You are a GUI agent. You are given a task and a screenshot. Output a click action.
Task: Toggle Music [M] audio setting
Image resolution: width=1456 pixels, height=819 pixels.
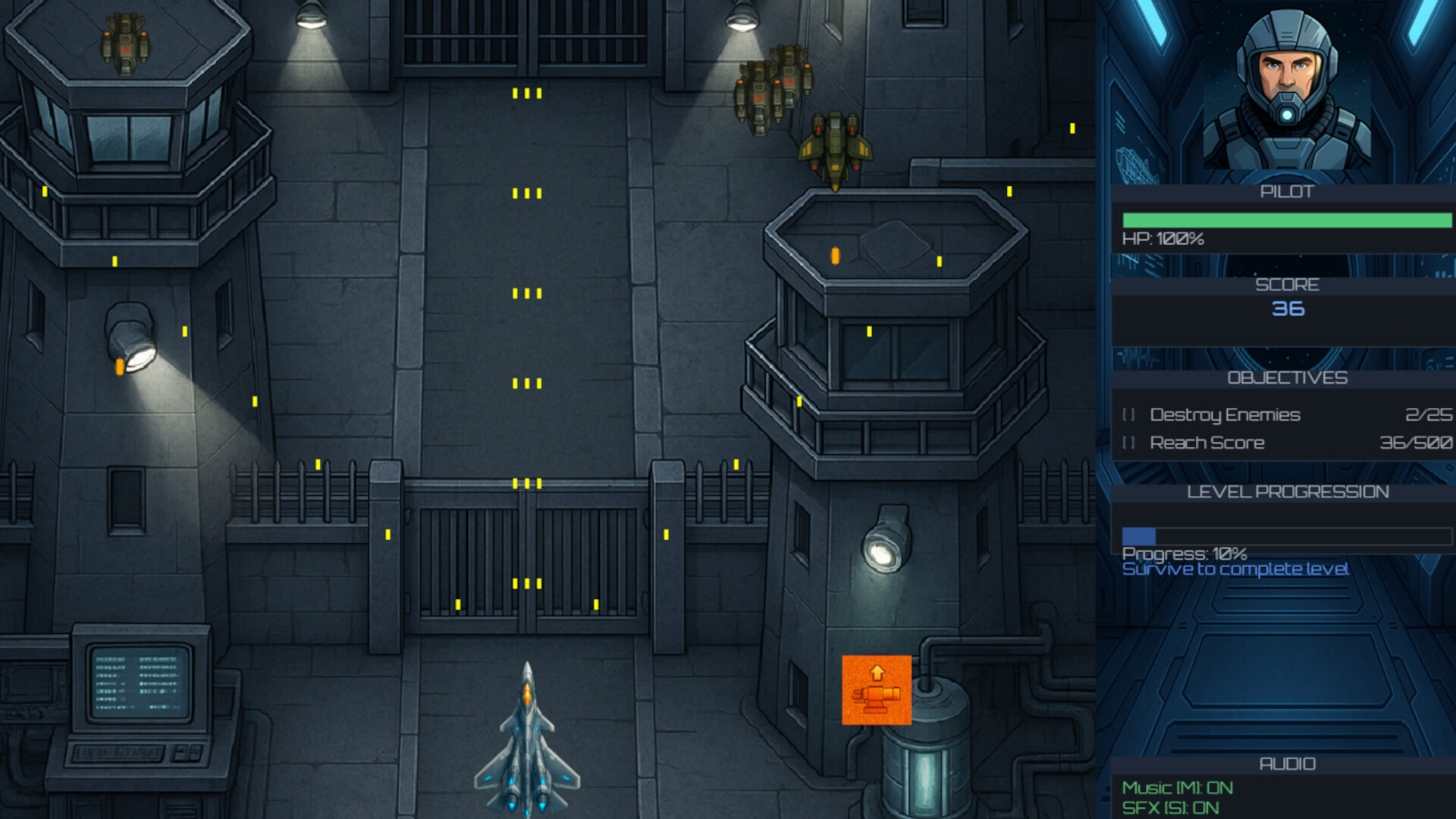pos(1179,787)
